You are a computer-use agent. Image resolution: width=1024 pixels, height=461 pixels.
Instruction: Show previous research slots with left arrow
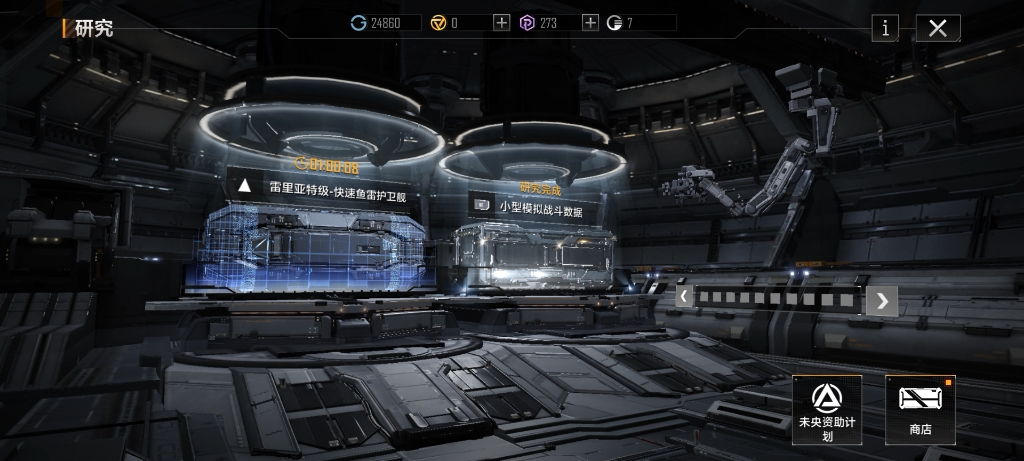[x=684, y=297]
